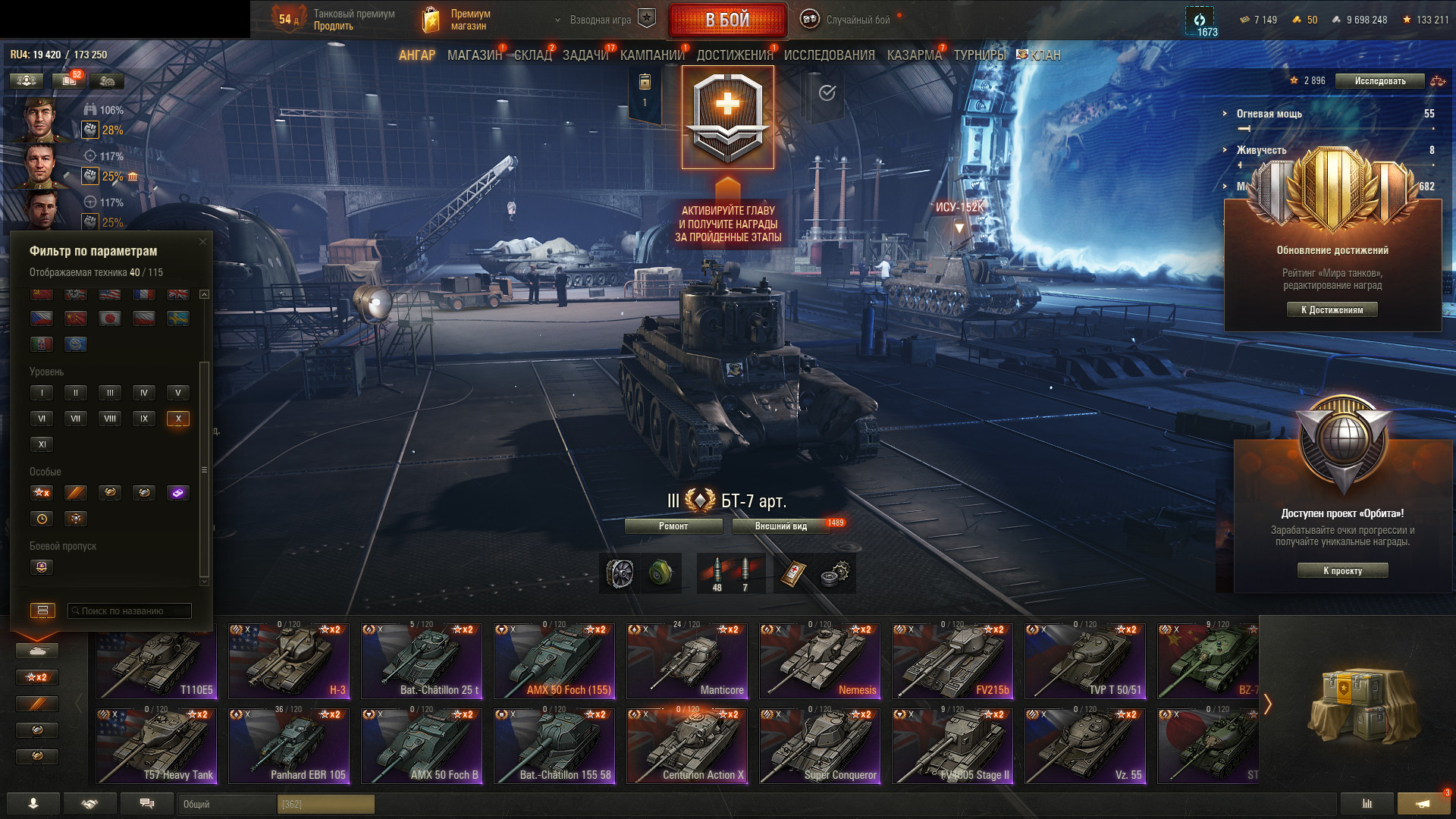Open the Общий chat channel tab
This screenshot has width=1456, height=819.
[x=227, y=804]
